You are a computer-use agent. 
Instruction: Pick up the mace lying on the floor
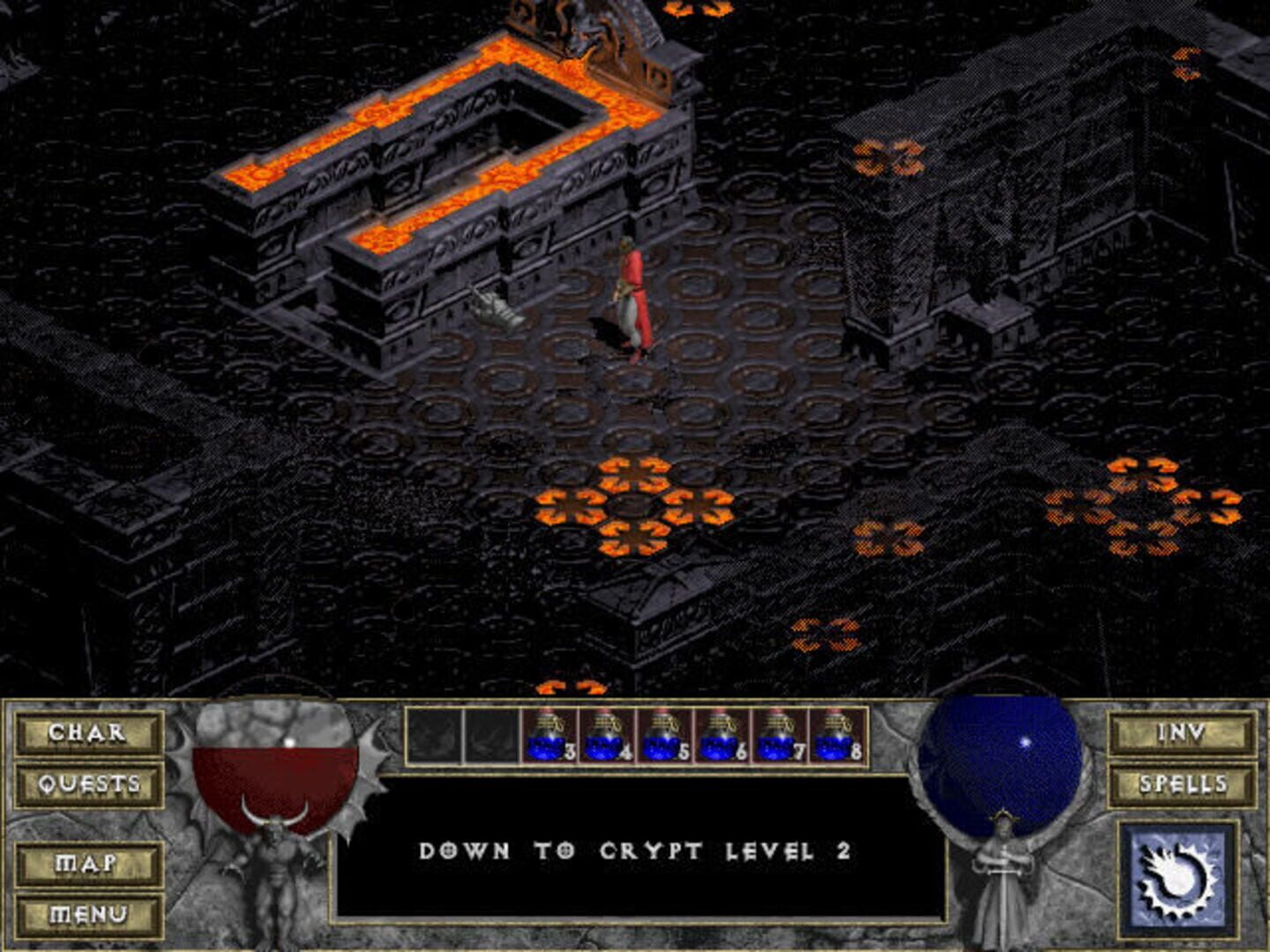click(x=498, y=309)
